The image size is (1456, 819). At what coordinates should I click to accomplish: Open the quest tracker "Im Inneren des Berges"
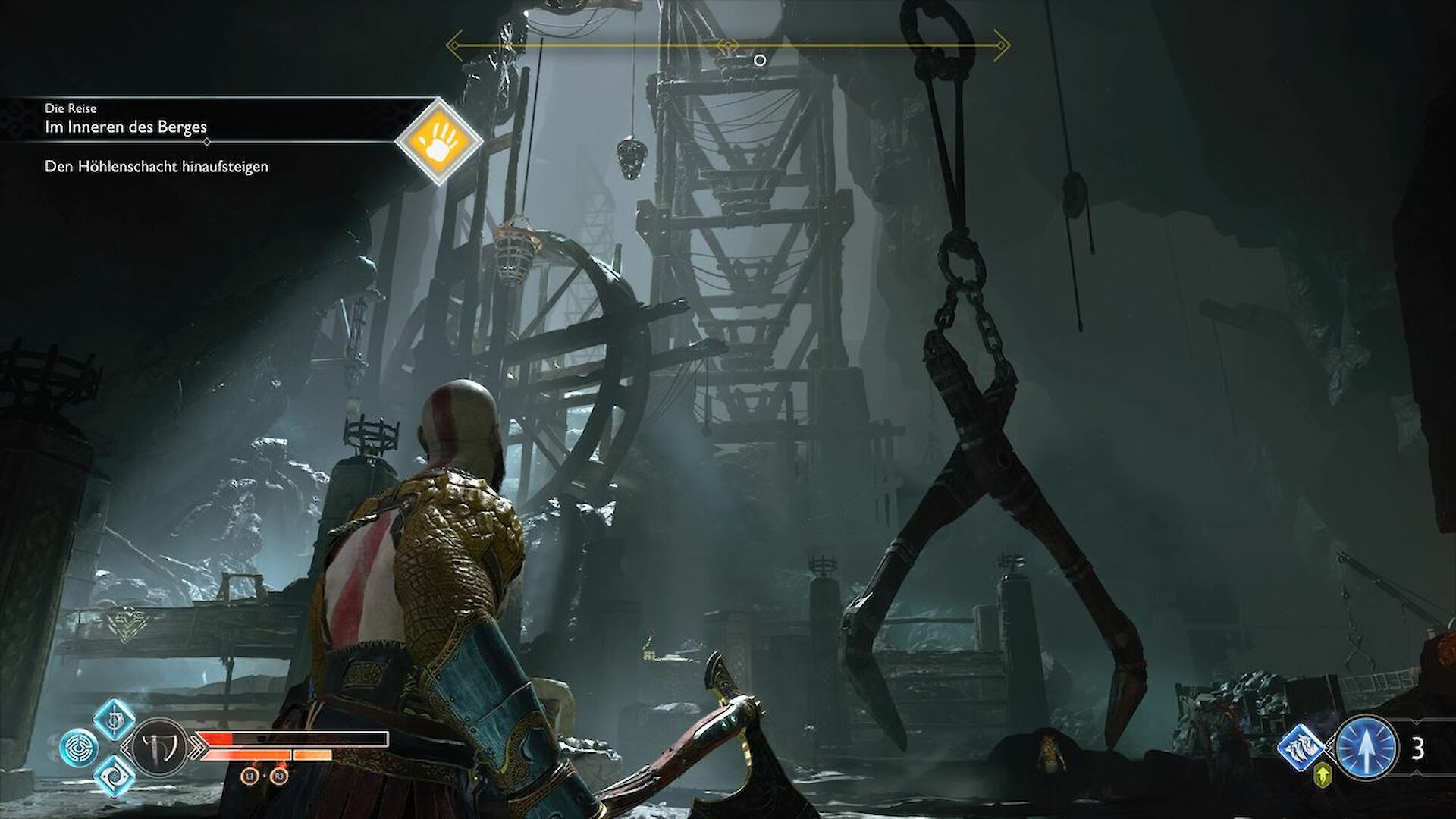[x=126, y=127]
